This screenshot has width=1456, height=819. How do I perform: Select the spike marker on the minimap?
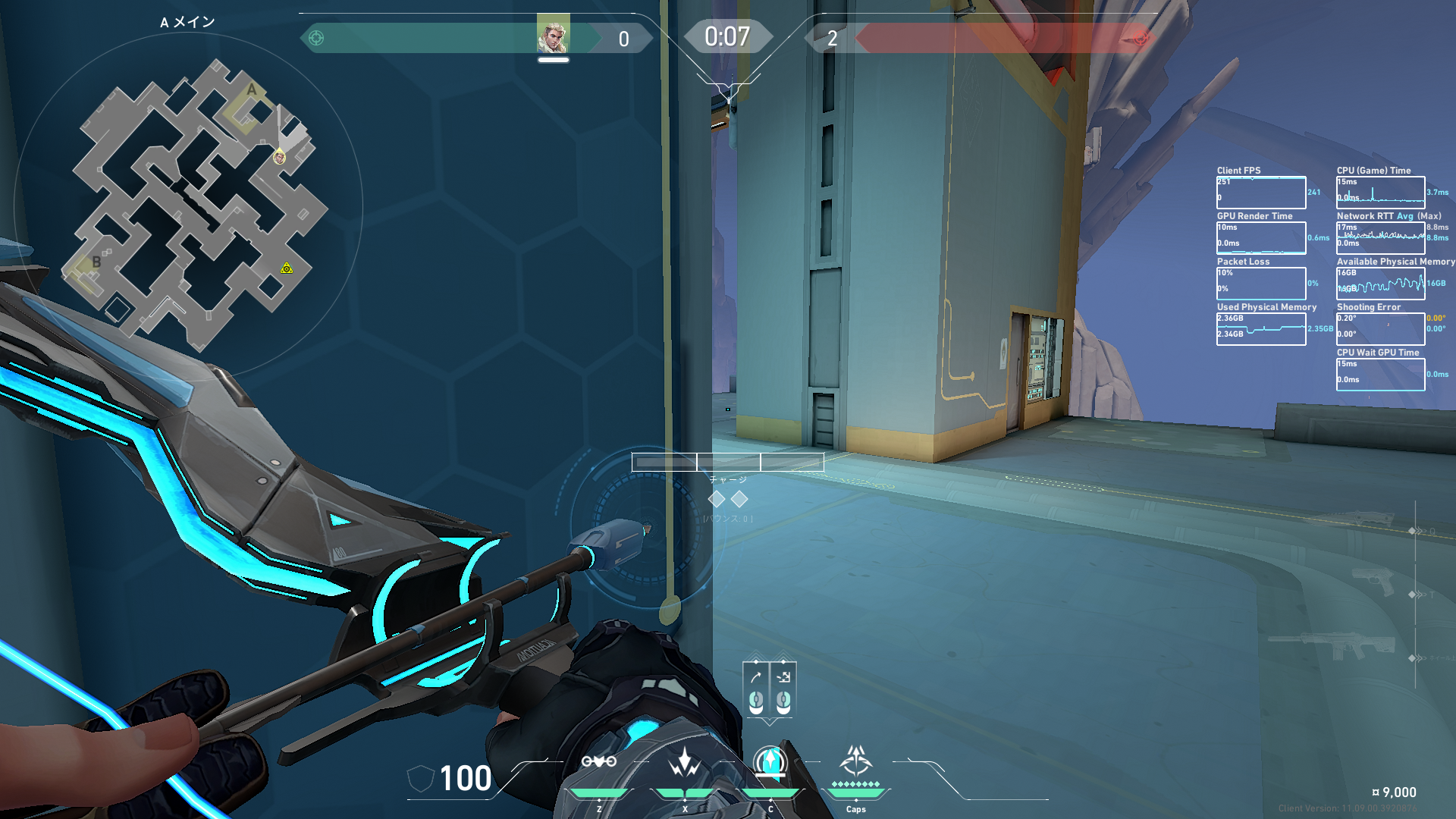pyautogui.click(x=287, y=268)
